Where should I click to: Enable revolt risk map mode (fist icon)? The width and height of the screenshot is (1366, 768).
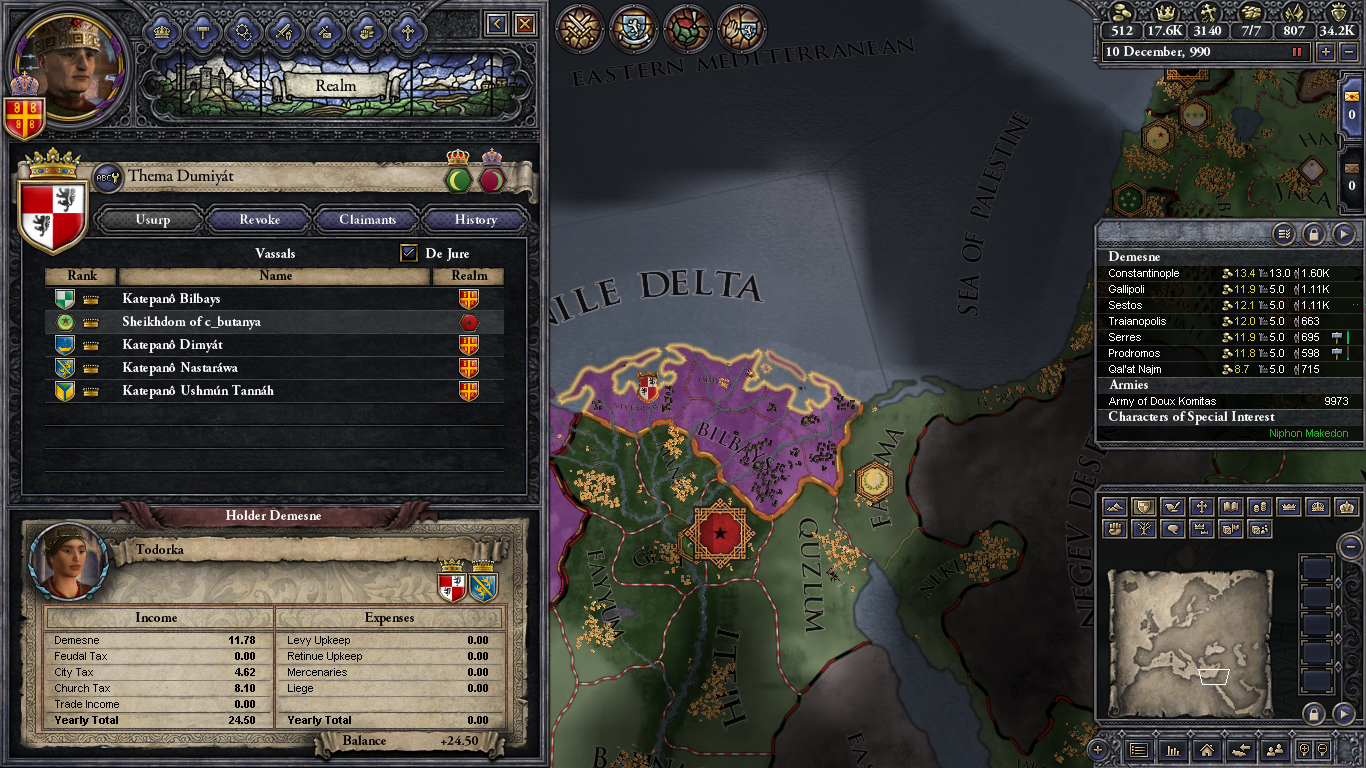[x=1114, y=528]
